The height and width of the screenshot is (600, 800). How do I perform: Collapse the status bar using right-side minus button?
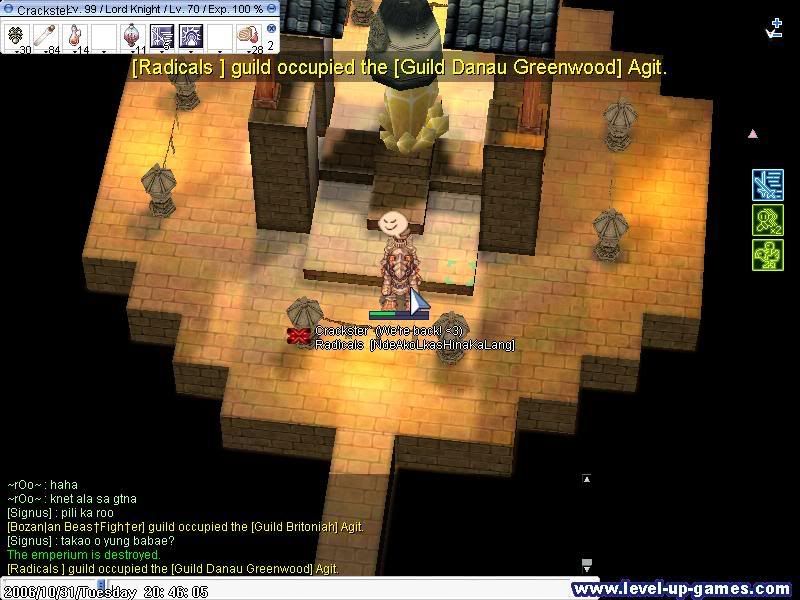click(x=272, y=9)
